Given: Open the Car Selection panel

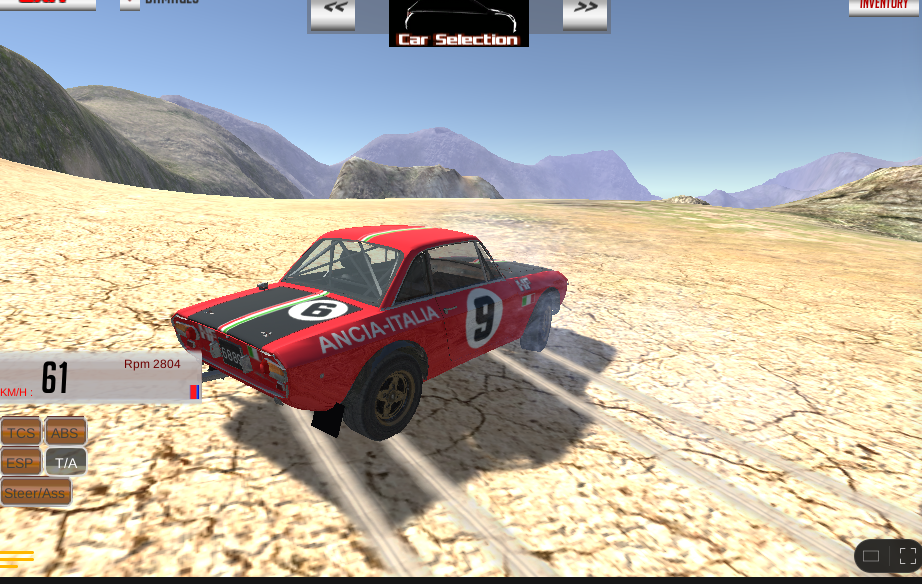Looking at the screenshot, I should click(458, 24).
